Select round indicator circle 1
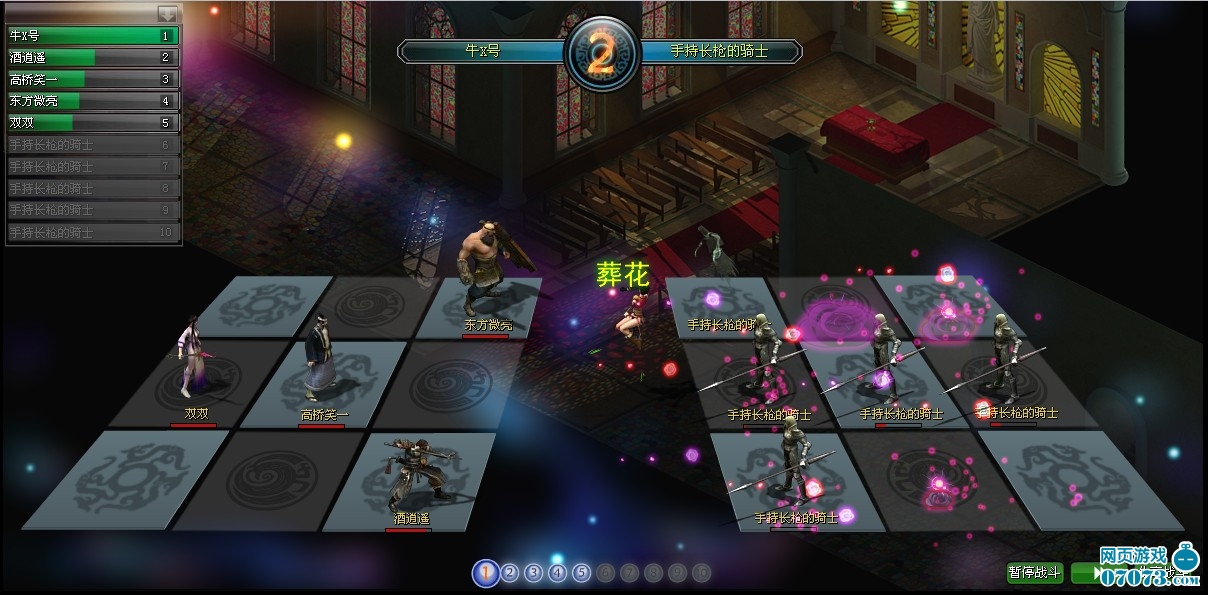 click(486, 573)
